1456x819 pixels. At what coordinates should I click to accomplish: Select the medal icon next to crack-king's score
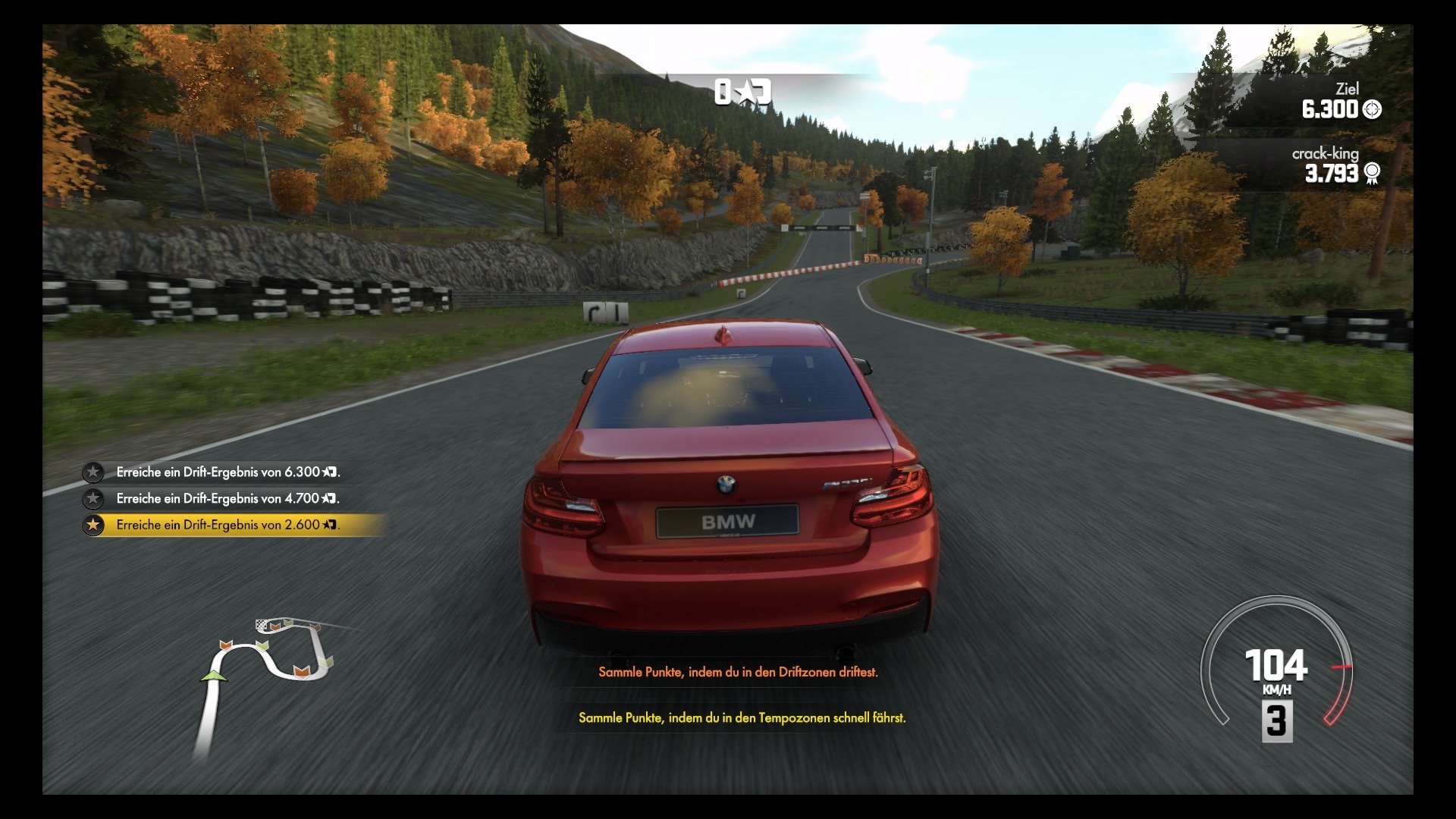[1373, 174]
